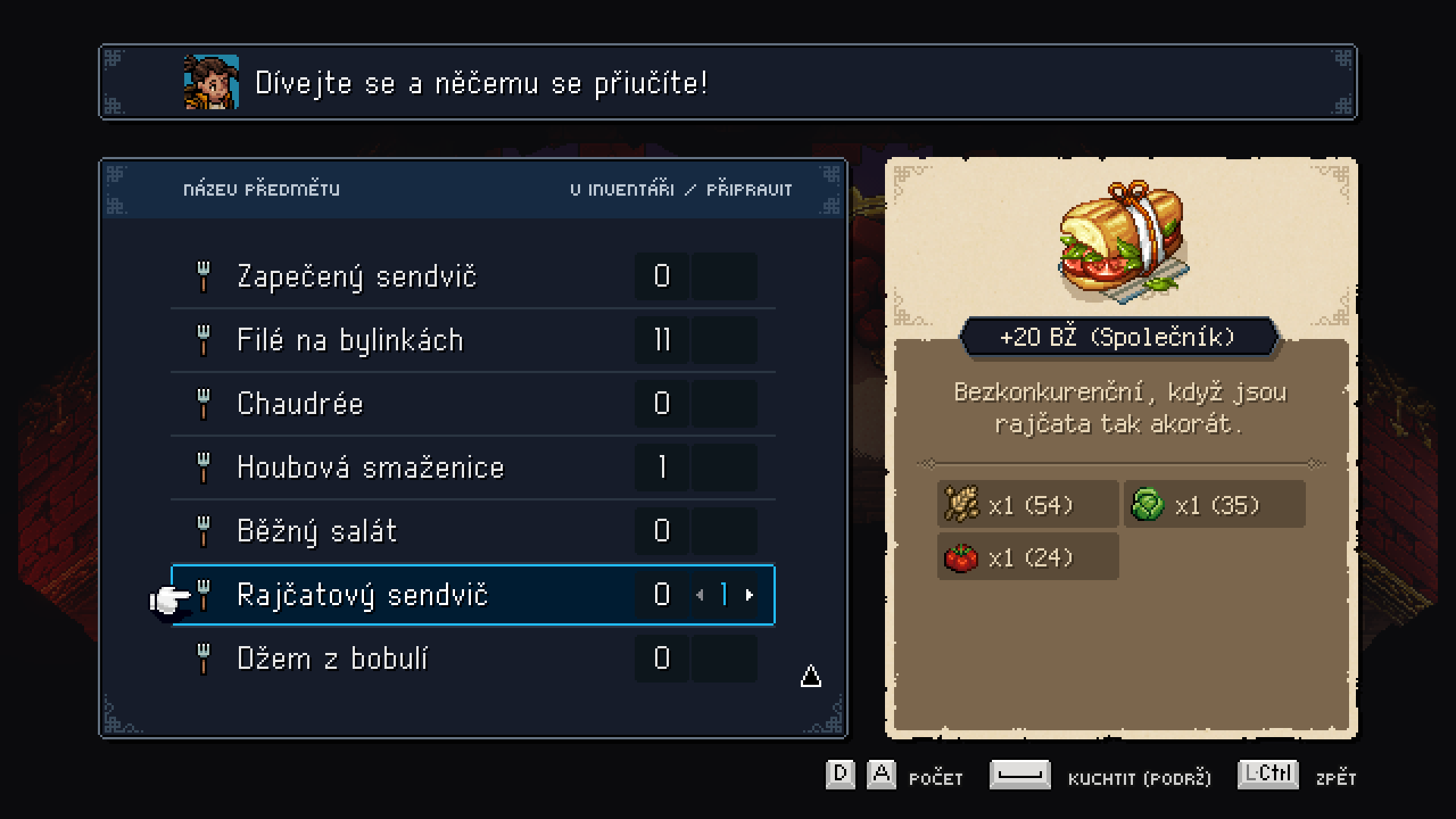Image resolution: width=1456 pixels, height=819 pixels.
Task: Increase Rajčatový sendvič quantity with right arrow
Action: click(x=749, y=595)
